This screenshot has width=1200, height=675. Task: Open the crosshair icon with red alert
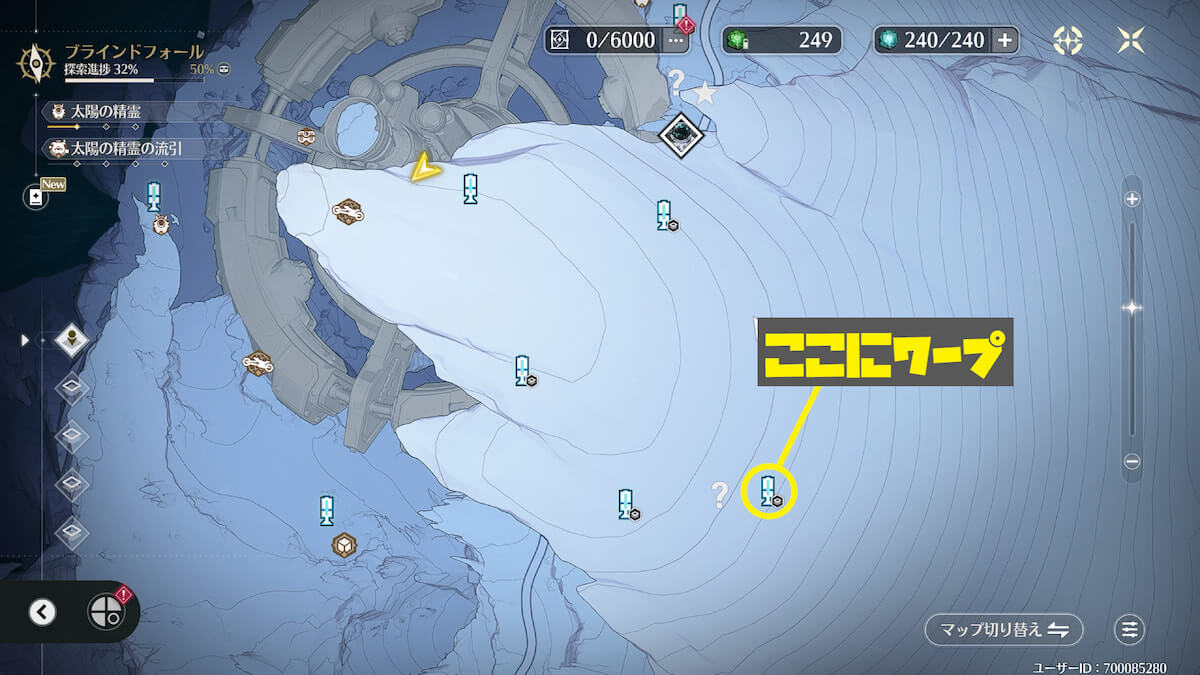(106, 611)
